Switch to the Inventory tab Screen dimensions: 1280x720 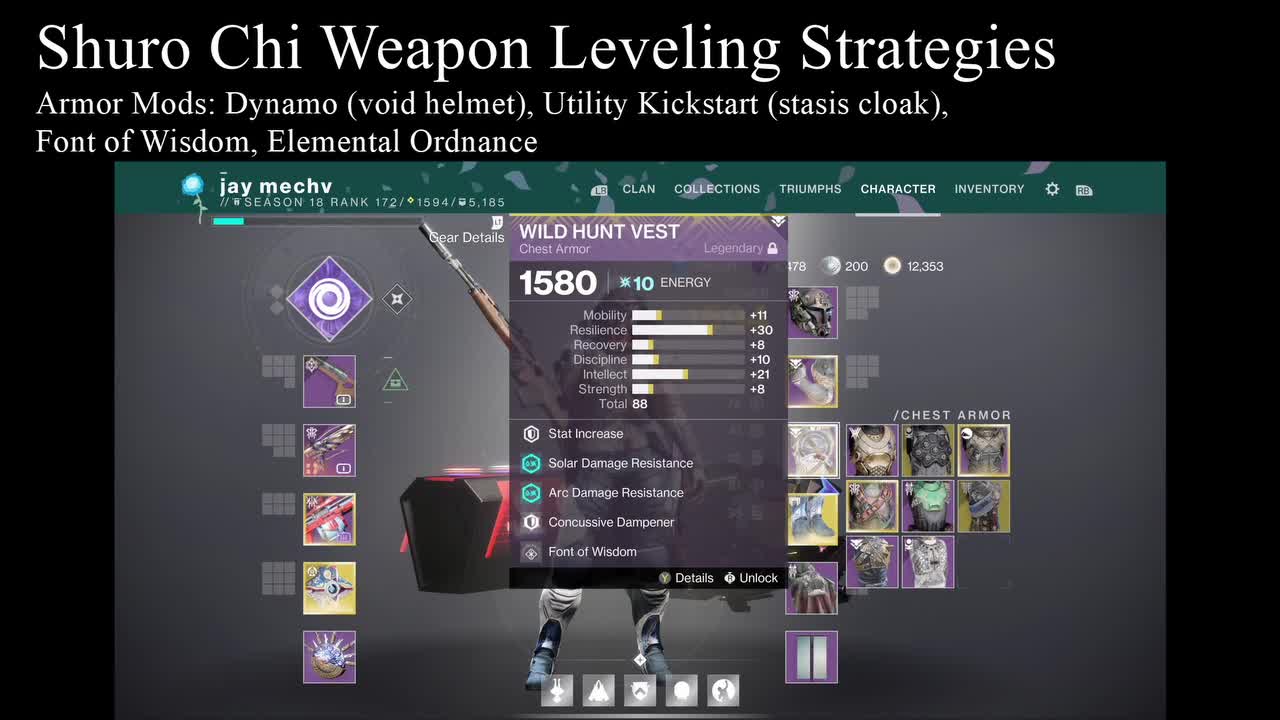[x=989, y=189]
